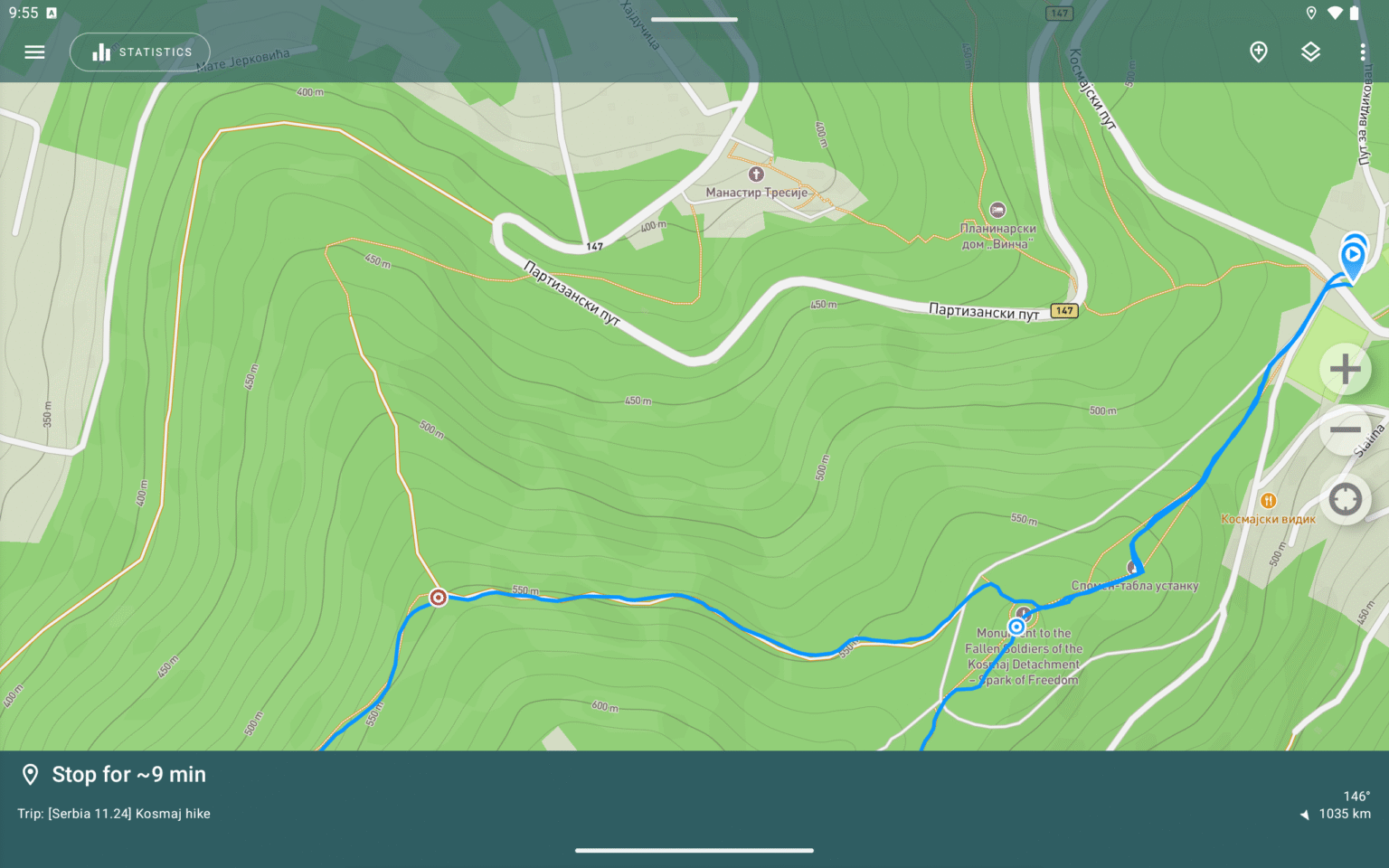Tap the route 147 road badge

pos(1063,310)
